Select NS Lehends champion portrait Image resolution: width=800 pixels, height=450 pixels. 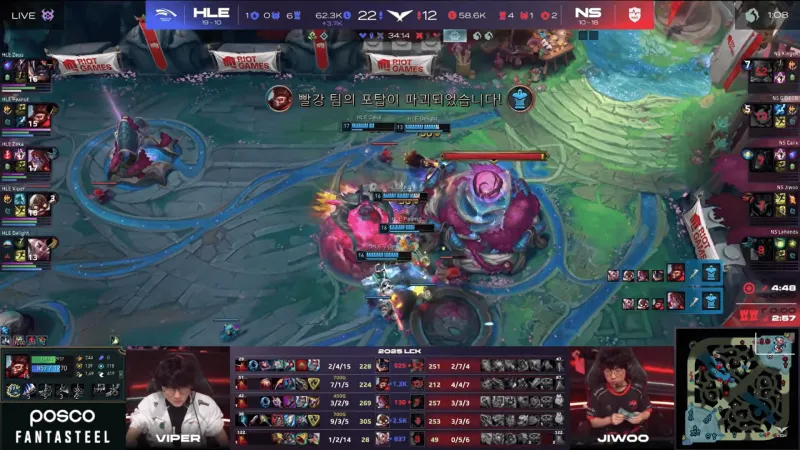coord(762,248)
